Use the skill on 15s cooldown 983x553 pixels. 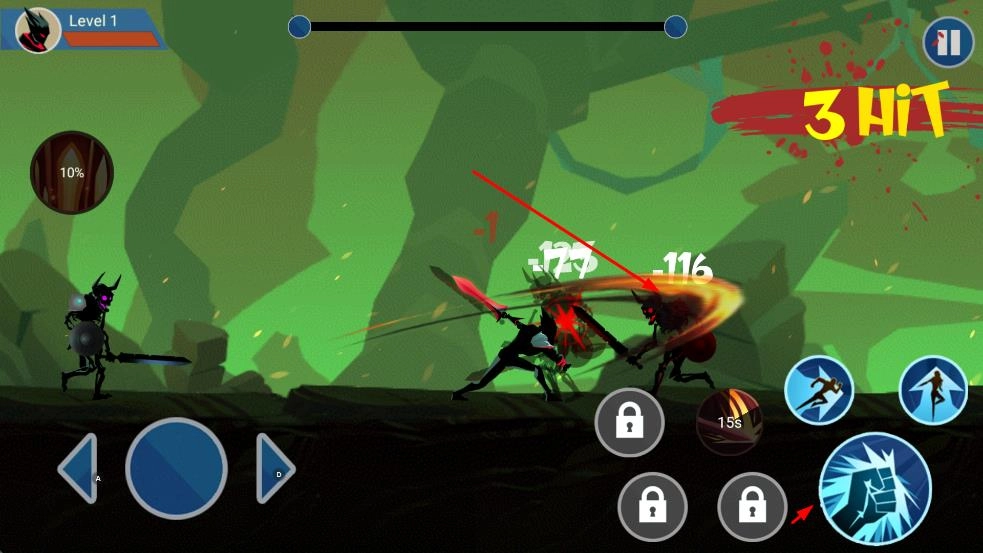(x=730, y=421)
